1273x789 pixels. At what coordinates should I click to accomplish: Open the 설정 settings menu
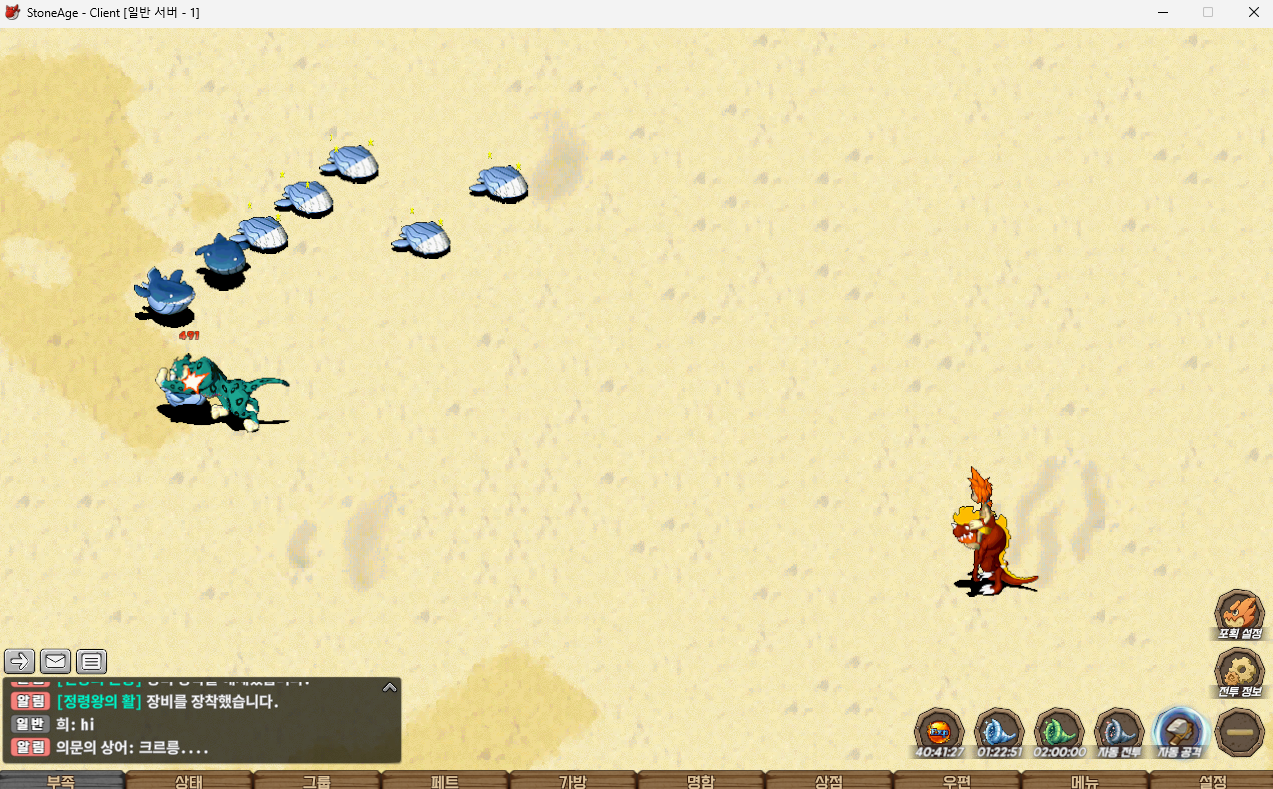point(1212,780)
